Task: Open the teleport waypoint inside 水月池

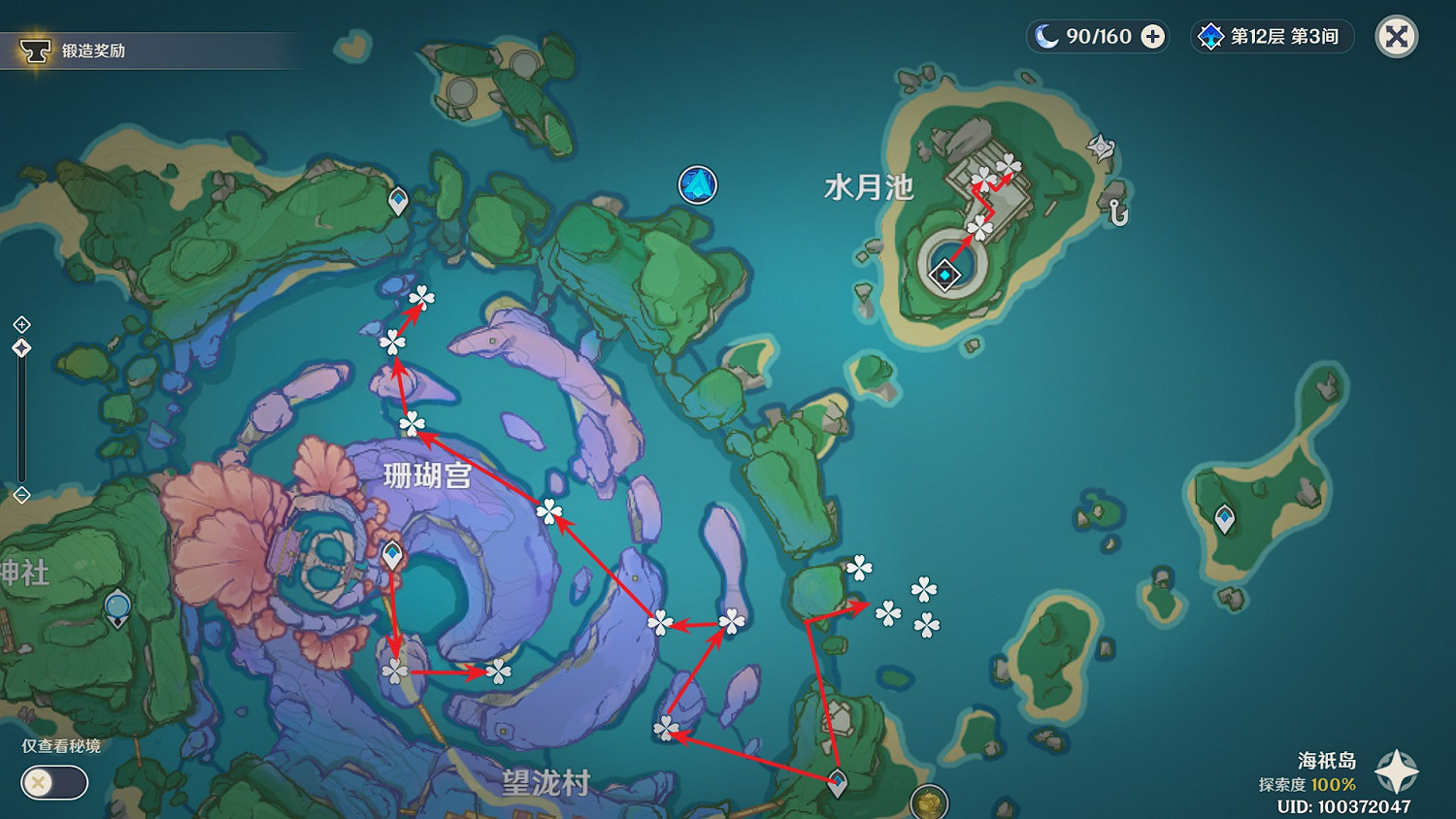Action: pyautogui.click(x=943, y=275)
